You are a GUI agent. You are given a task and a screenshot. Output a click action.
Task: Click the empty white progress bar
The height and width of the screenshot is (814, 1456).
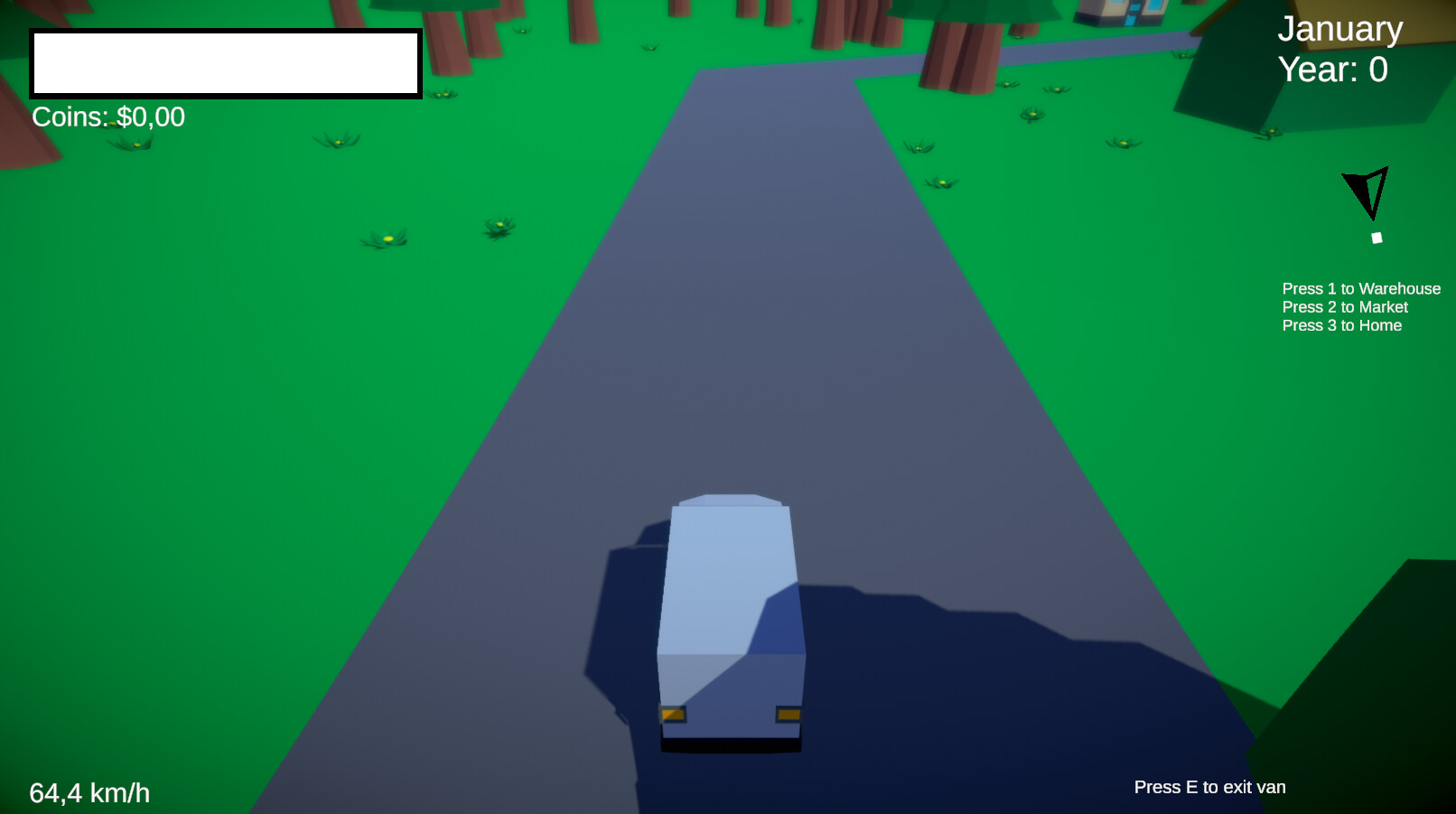(226, 62)
